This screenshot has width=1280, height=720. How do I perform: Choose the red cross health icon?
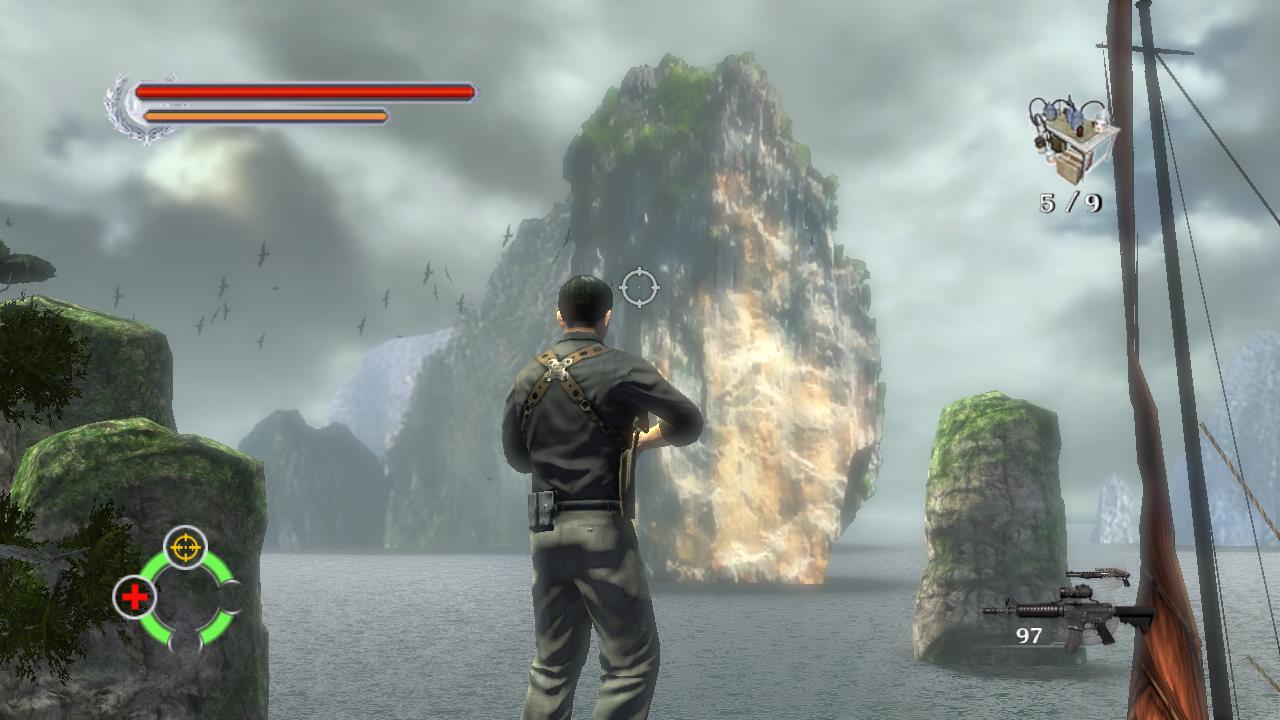click(135, 597)
